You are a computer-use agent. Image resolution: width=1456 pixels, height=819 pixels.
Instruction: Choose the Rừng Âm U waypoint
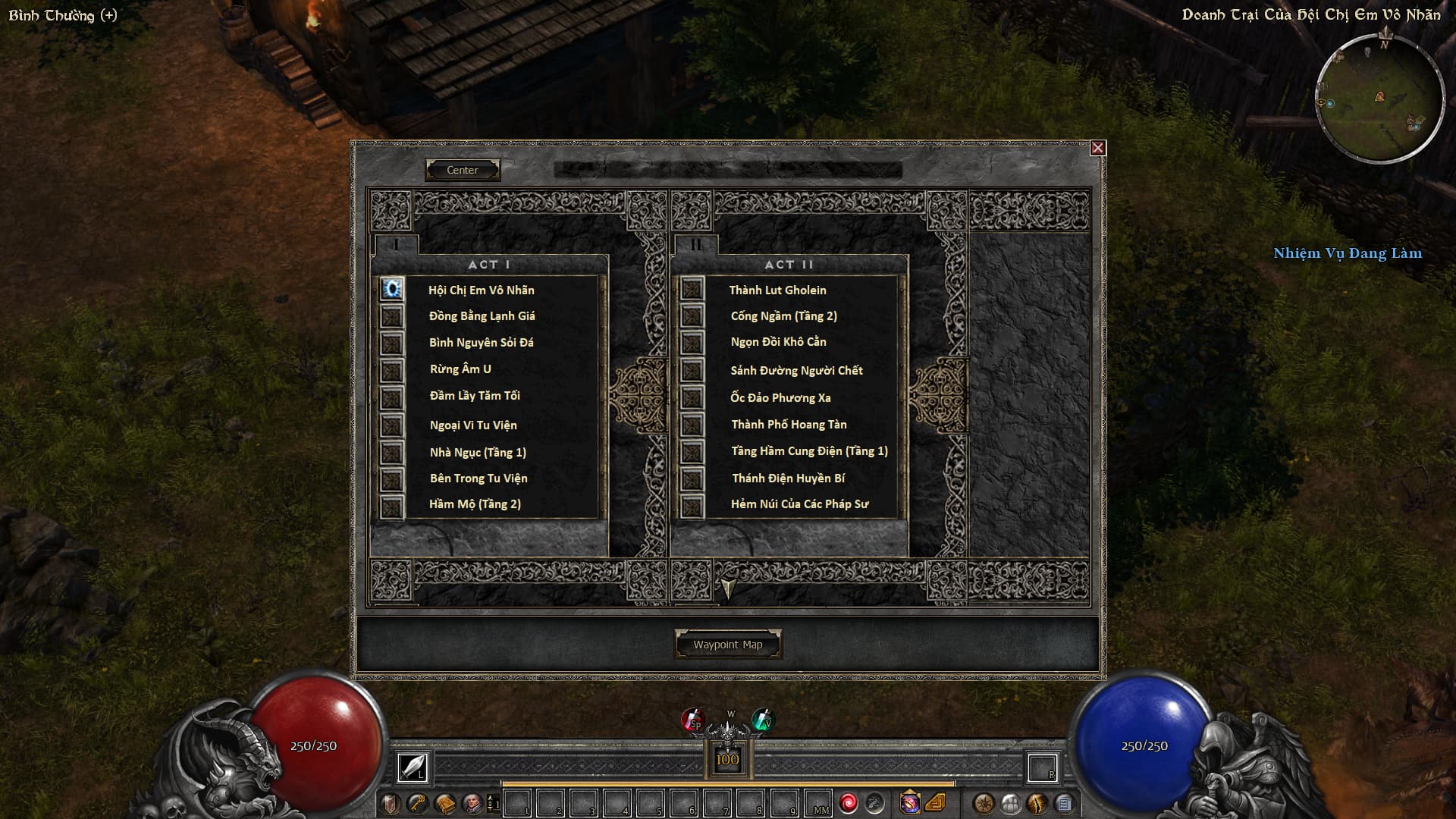(x=460, y=369)
